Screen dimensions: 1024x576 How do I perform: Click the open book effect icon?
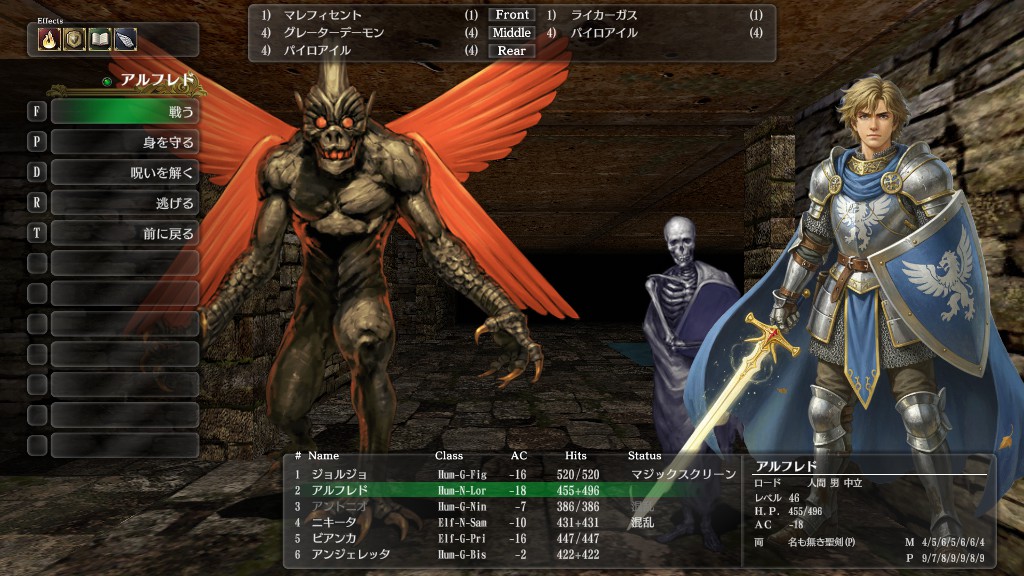99,39
